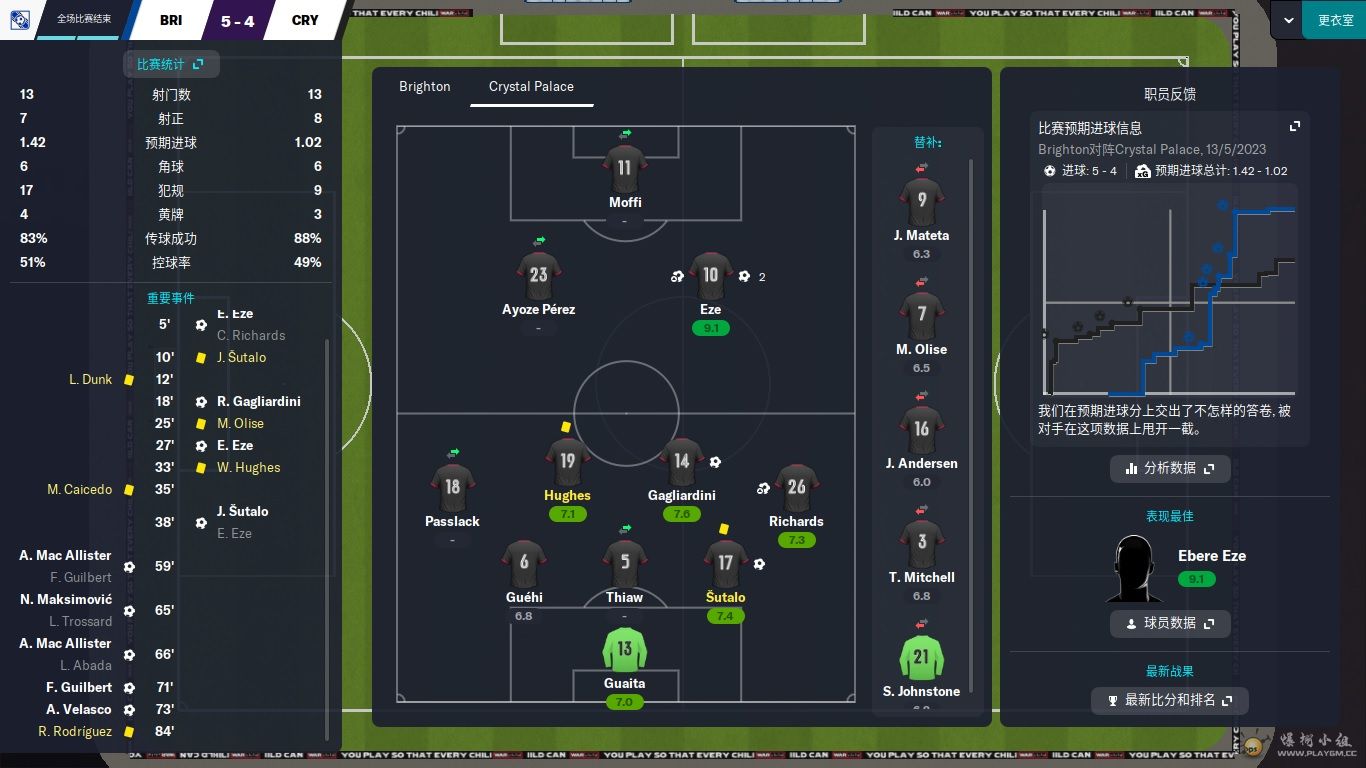Expand the 比赛预期进球信息 xG panel
The height and width of the screenshot is (768, 1366).
(x=1294, y=127)
